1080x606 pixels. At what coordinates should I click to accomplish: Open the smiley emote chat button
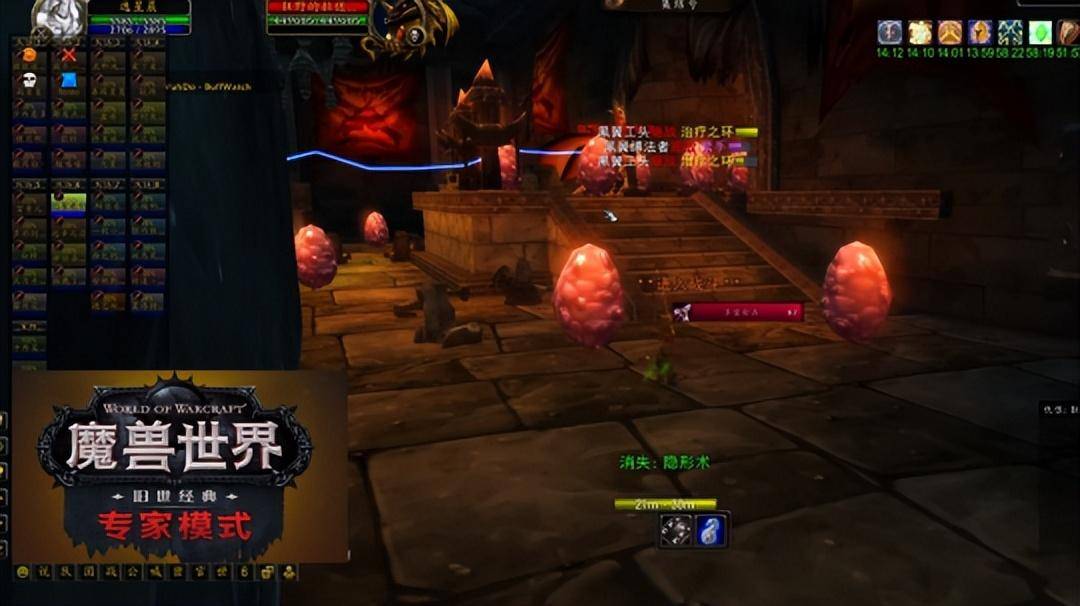click(23, 573)
